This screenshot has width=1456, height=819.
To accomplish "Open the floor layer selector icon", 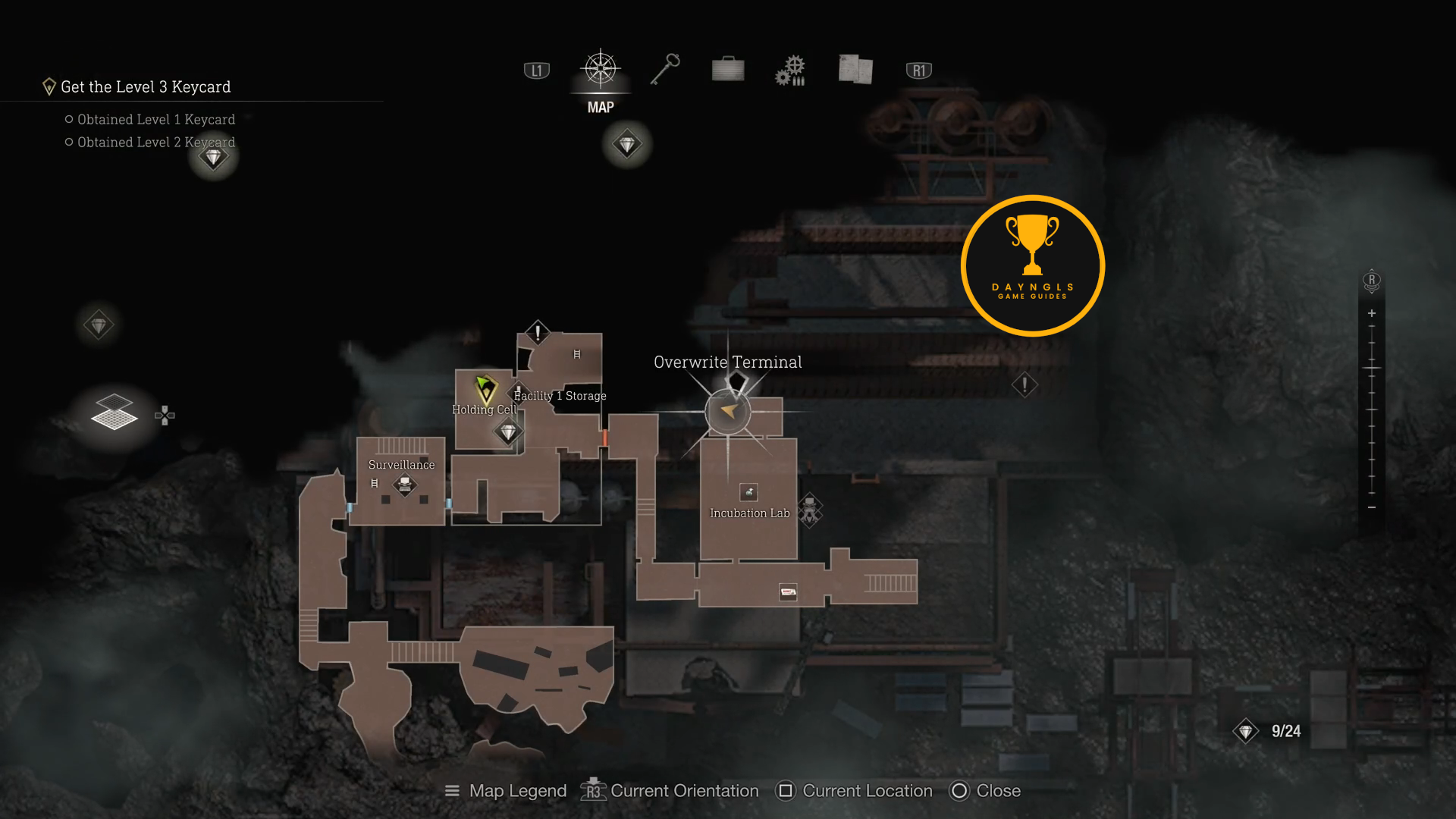I will (x=115, y=413).
